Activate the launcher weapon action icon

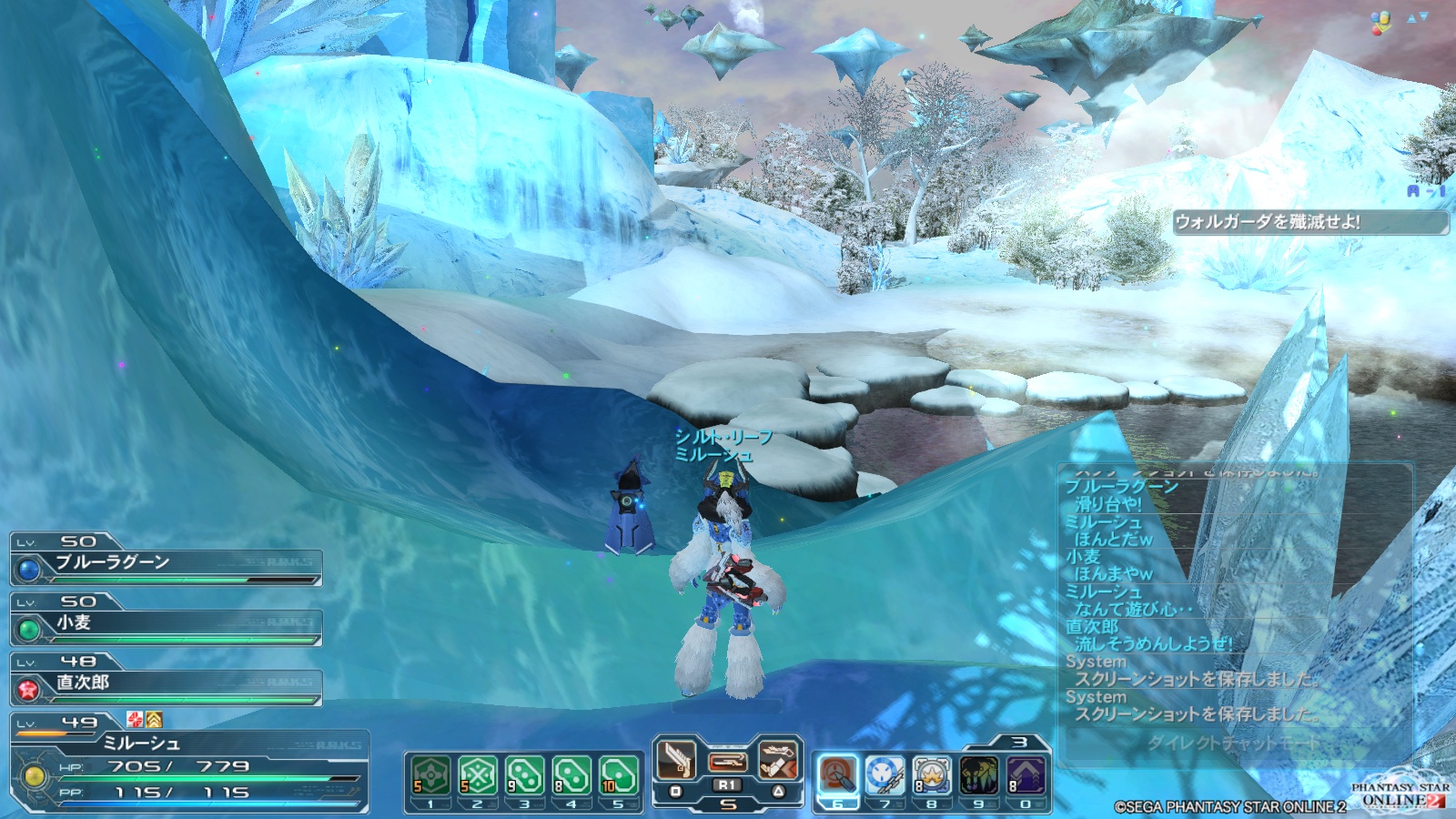tap(778, 758)
